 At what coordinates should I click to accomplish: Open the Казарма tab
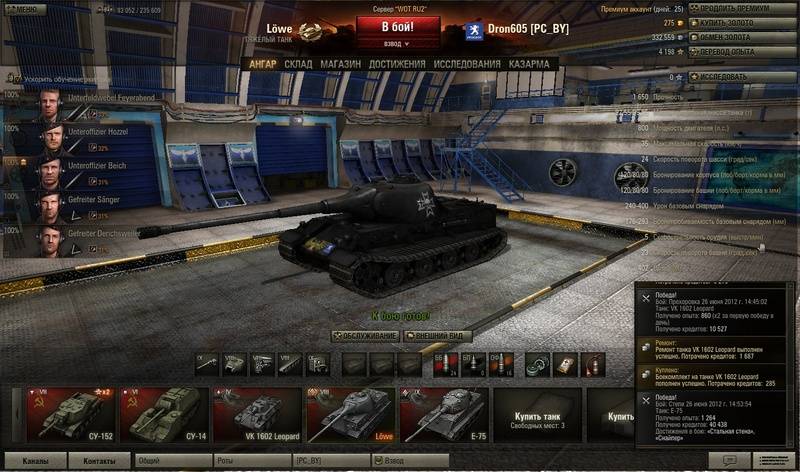528,64
